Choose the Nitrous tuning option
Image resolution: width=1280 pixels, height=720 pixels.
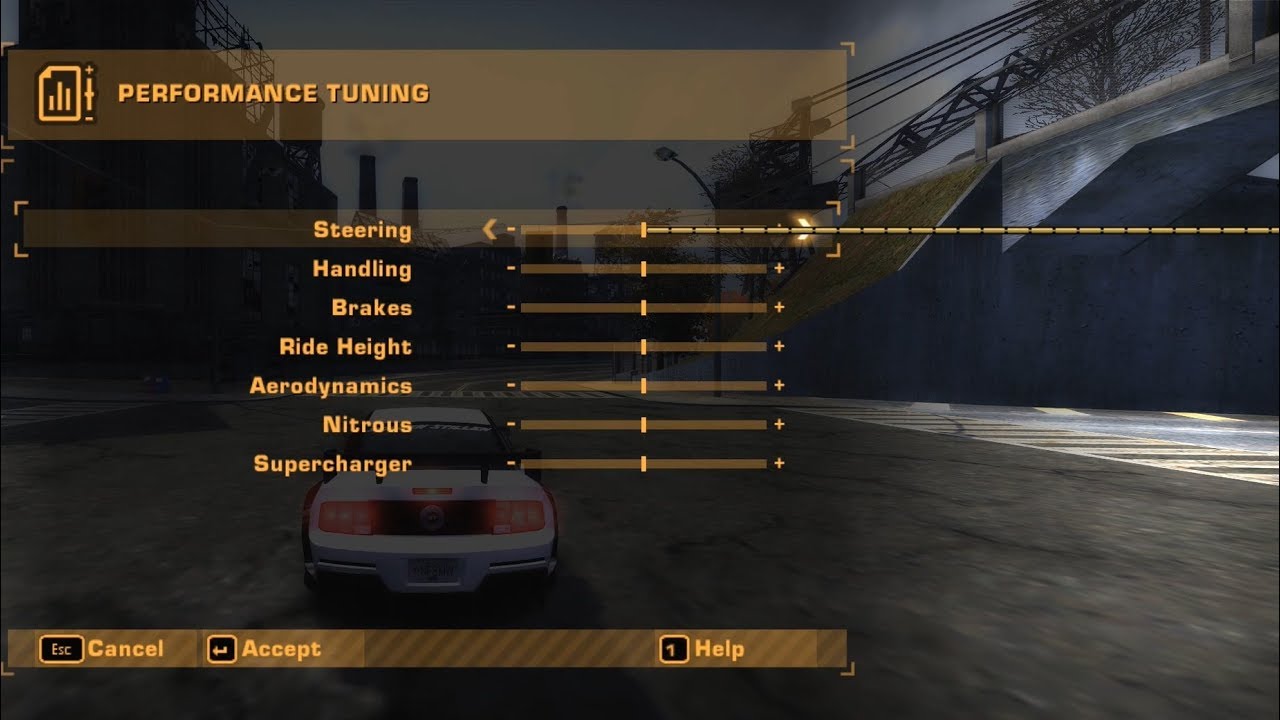point(367,425)
